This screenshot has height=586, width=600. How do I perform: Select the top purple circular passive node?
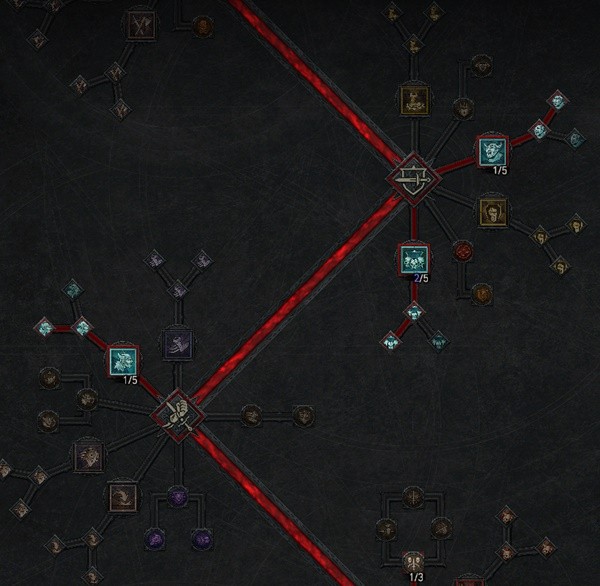pyautogui.click(x=178, y=494)
